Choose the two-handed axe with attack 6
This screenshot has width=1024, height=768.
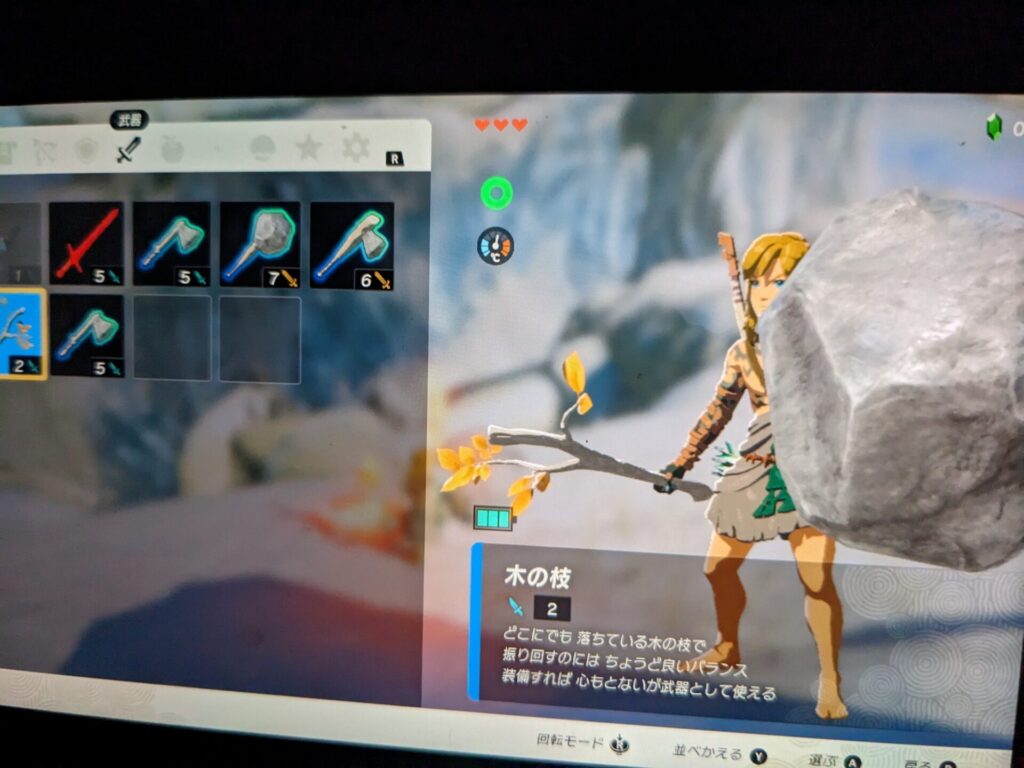(x=351, y=245)
